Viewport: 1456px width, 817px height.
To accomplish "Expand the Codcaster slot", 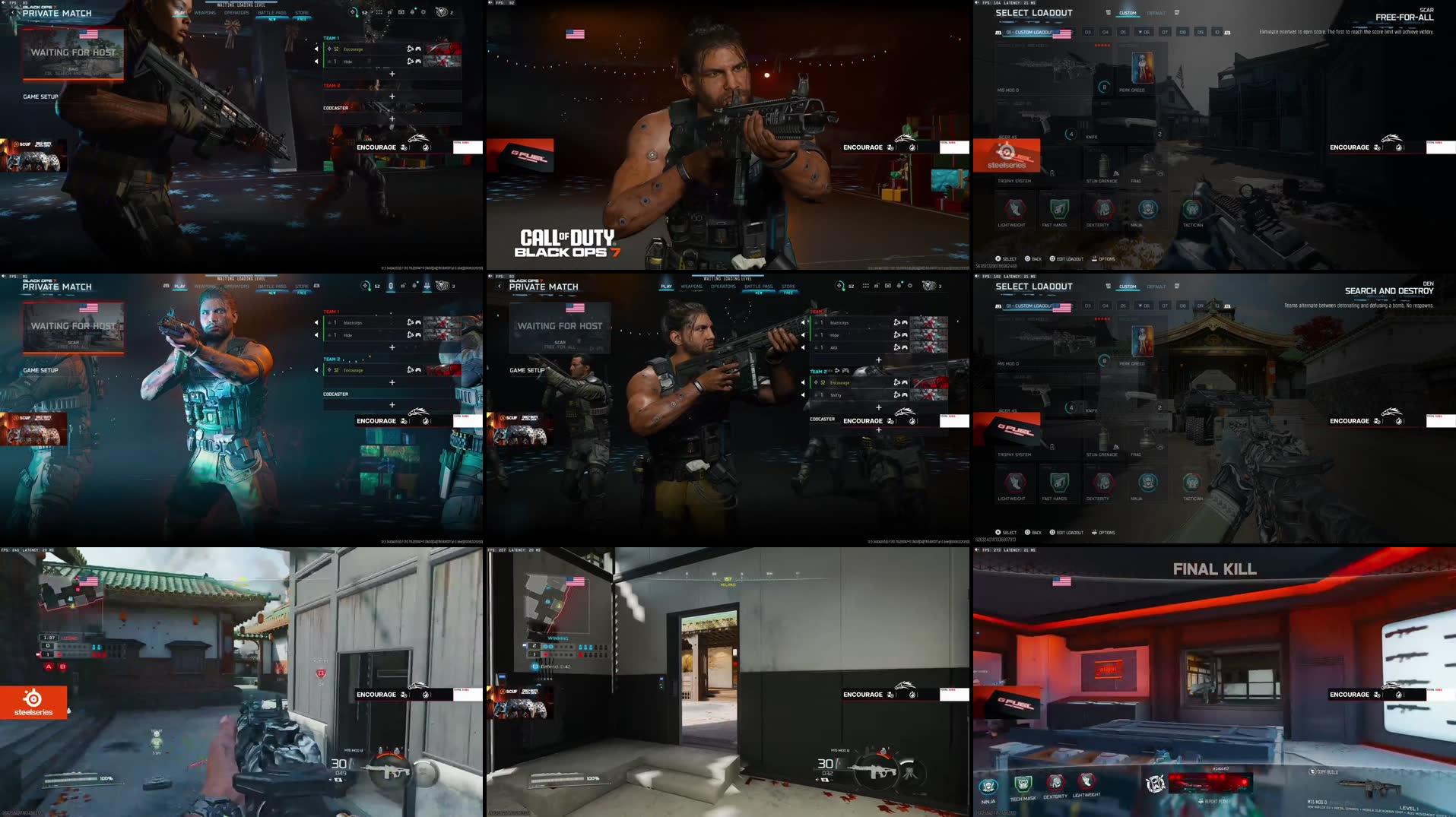I will point(879,428).
